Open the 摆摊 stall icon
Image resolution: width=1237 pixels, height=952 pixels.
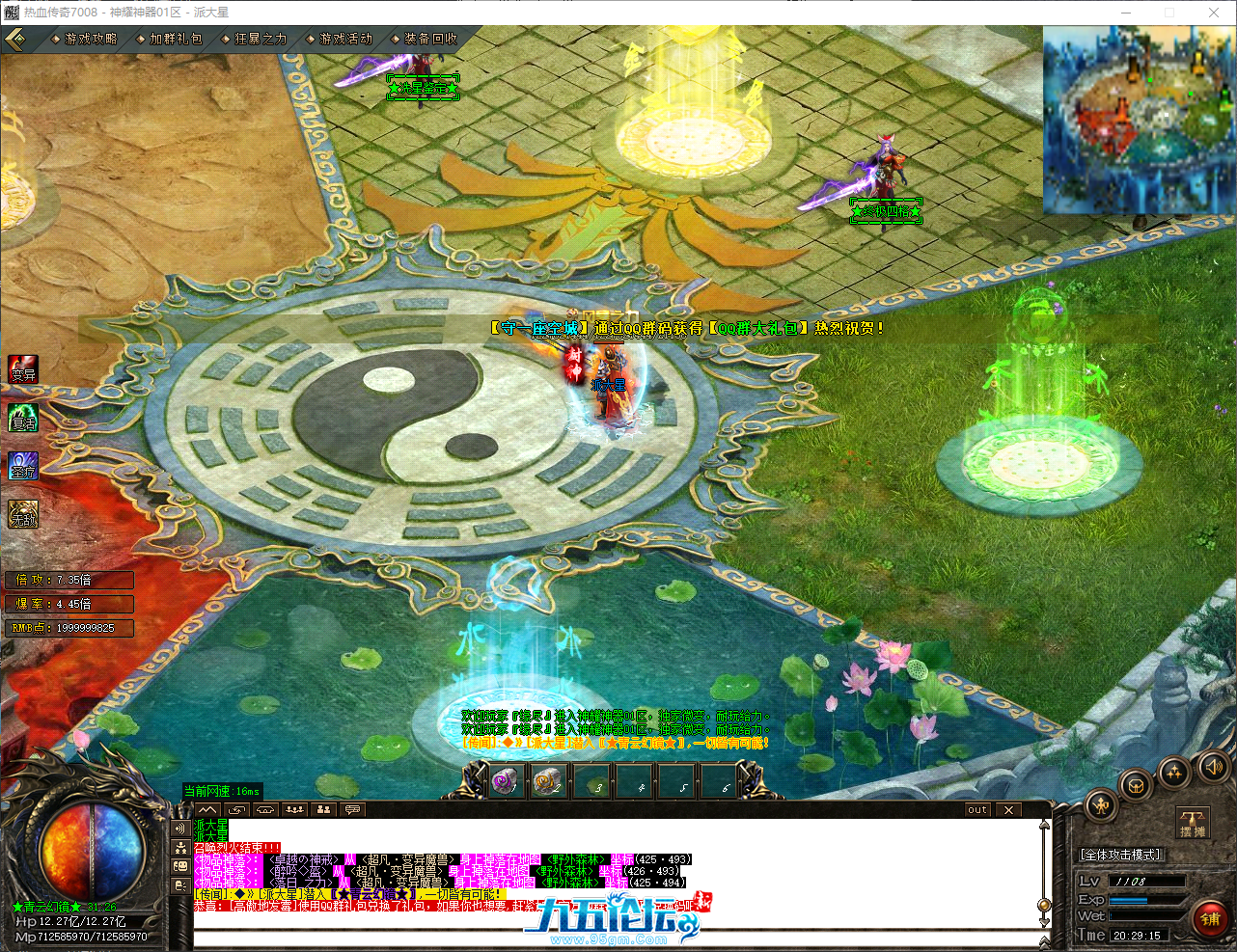[1194, 820]
